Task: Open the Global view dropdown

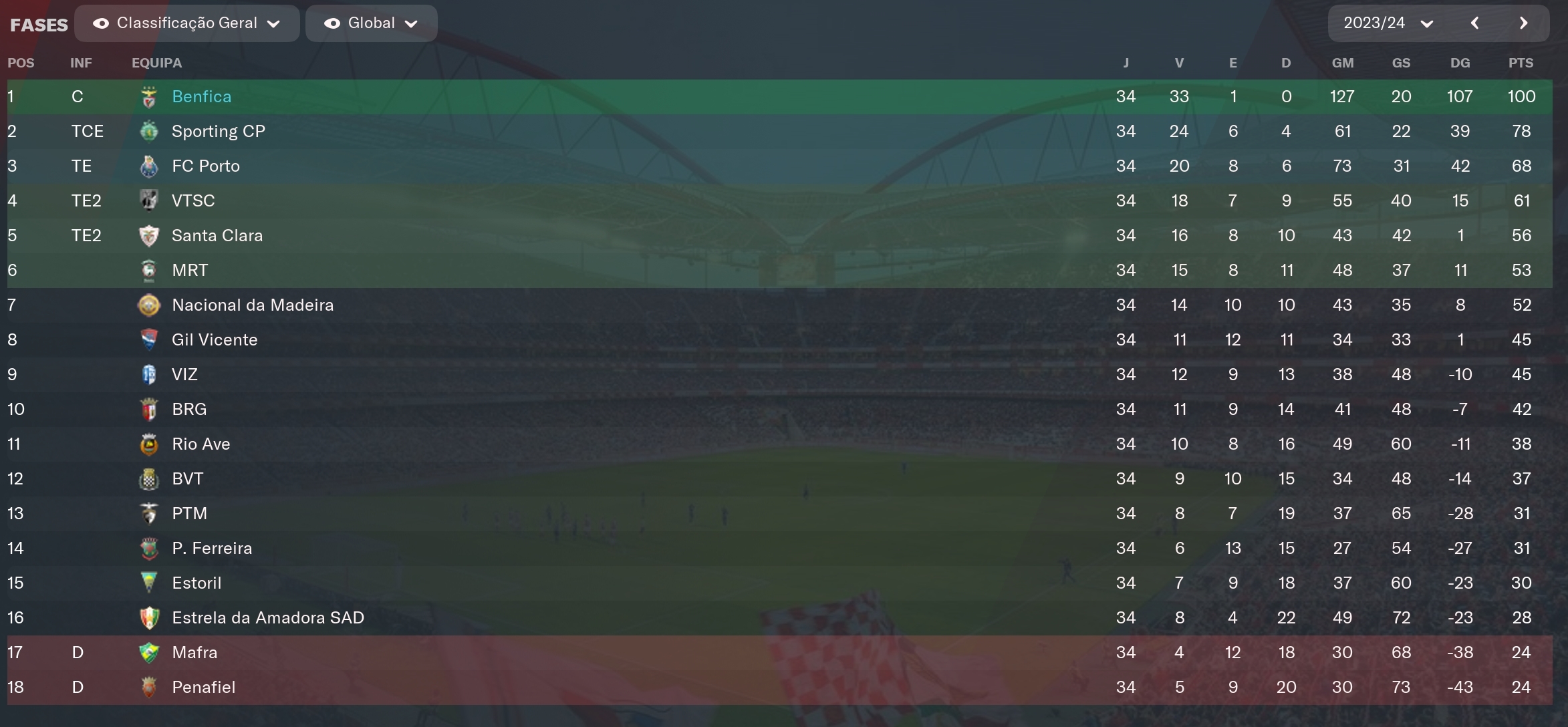Action: [371, 23]
